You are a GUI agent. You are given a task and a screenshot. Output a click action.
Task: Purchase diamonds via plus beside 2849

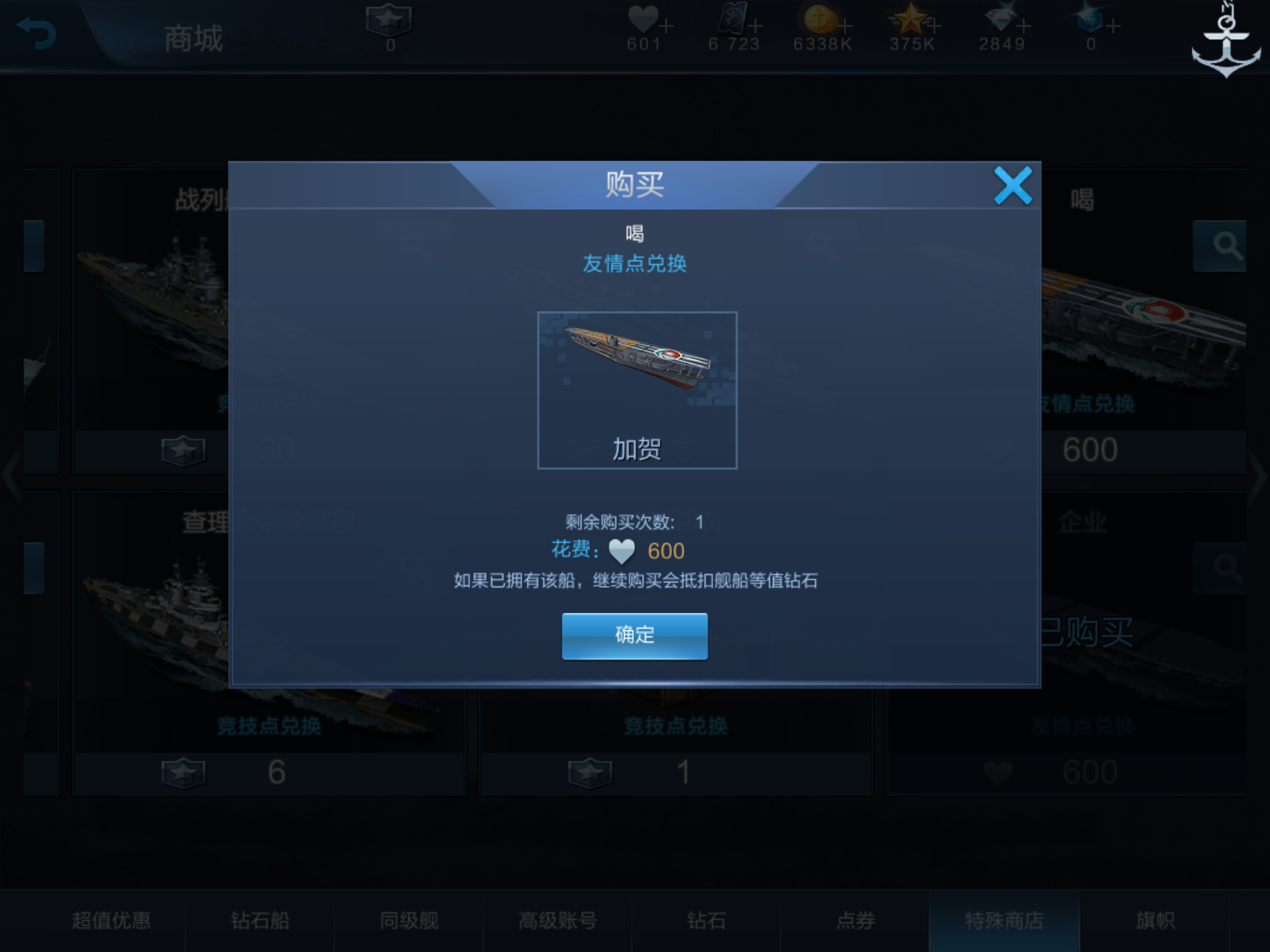coord(1023,25)
